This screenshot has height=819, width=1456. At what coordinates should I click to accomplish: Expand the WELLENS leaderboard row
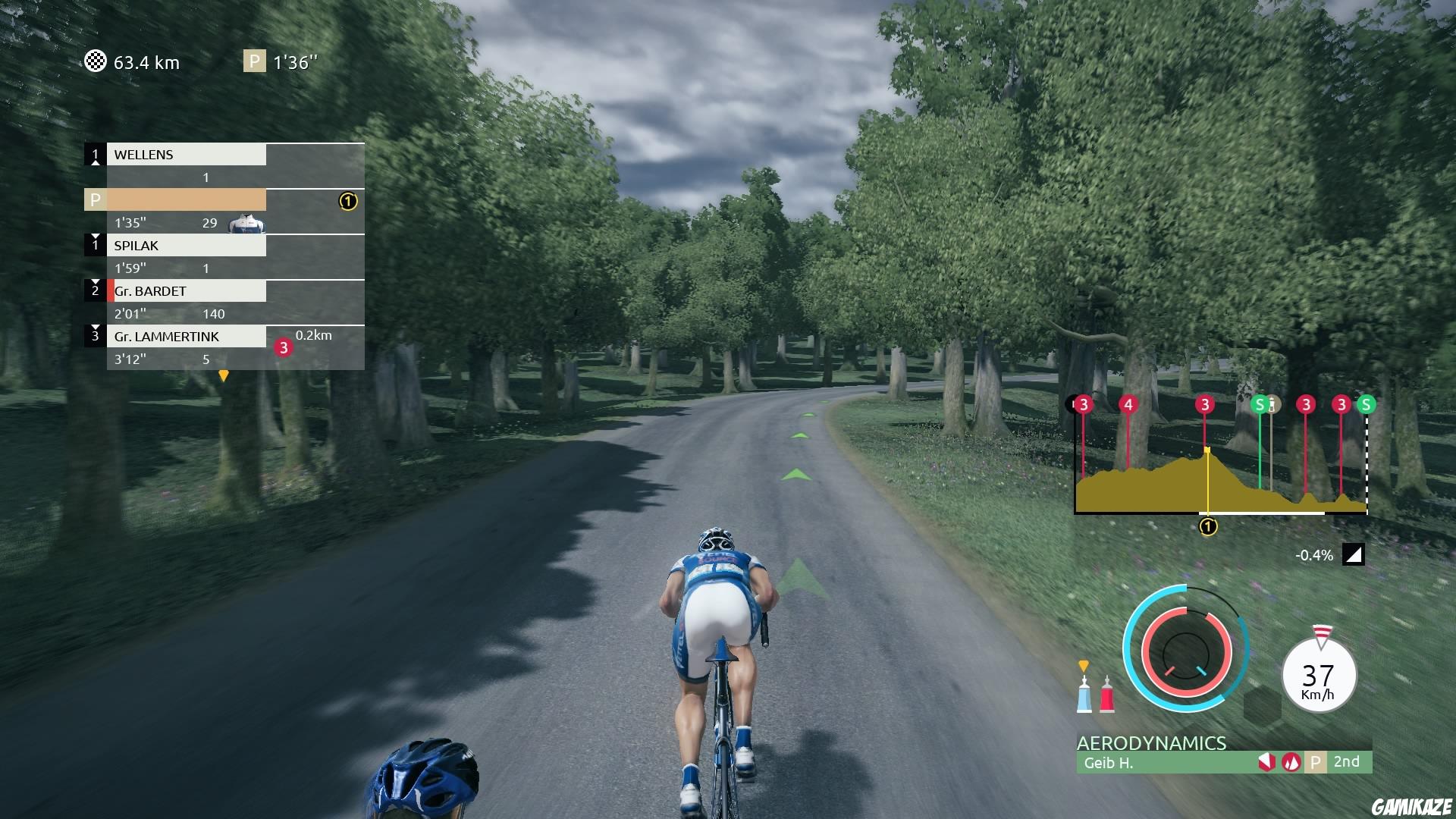point(187,155)
